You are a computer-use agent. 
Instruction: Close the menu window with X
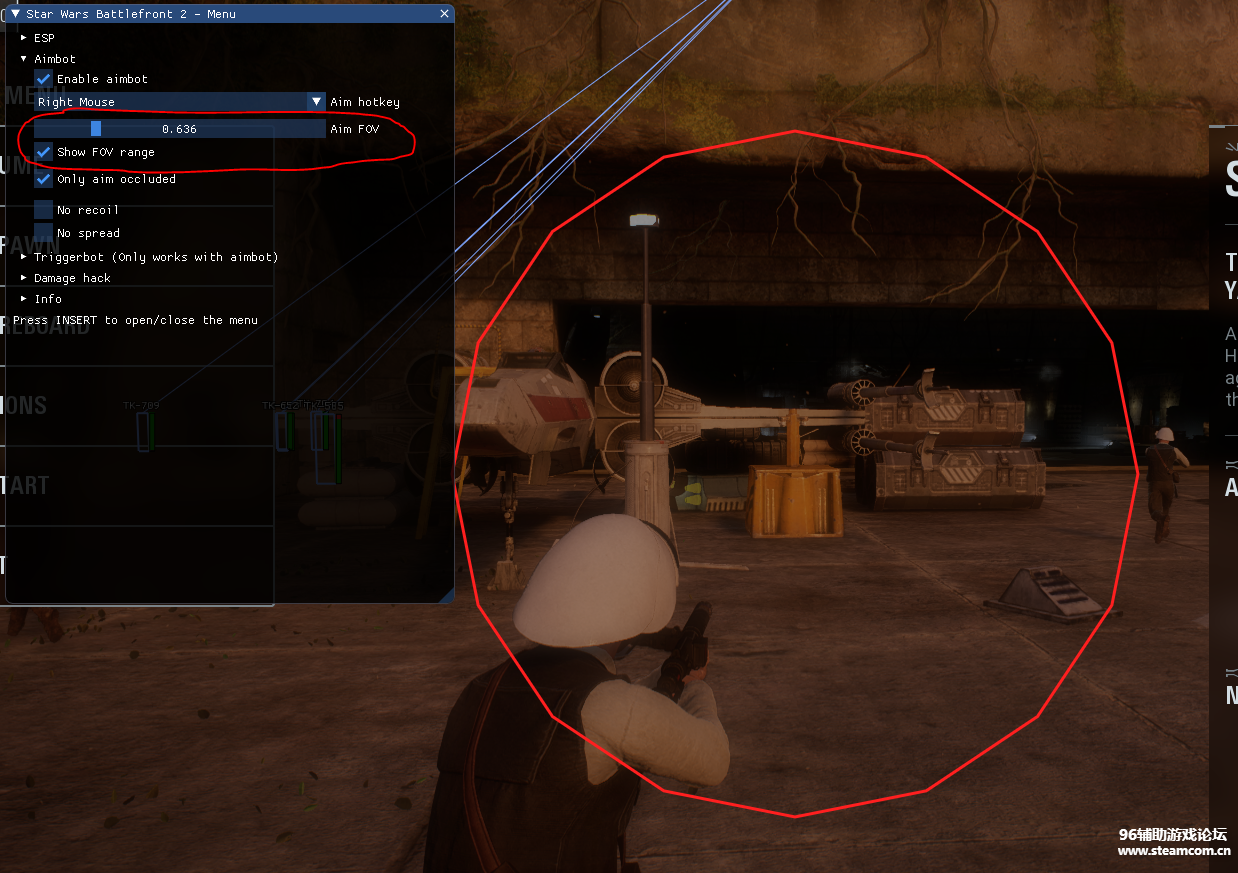(x=444, y=14)
